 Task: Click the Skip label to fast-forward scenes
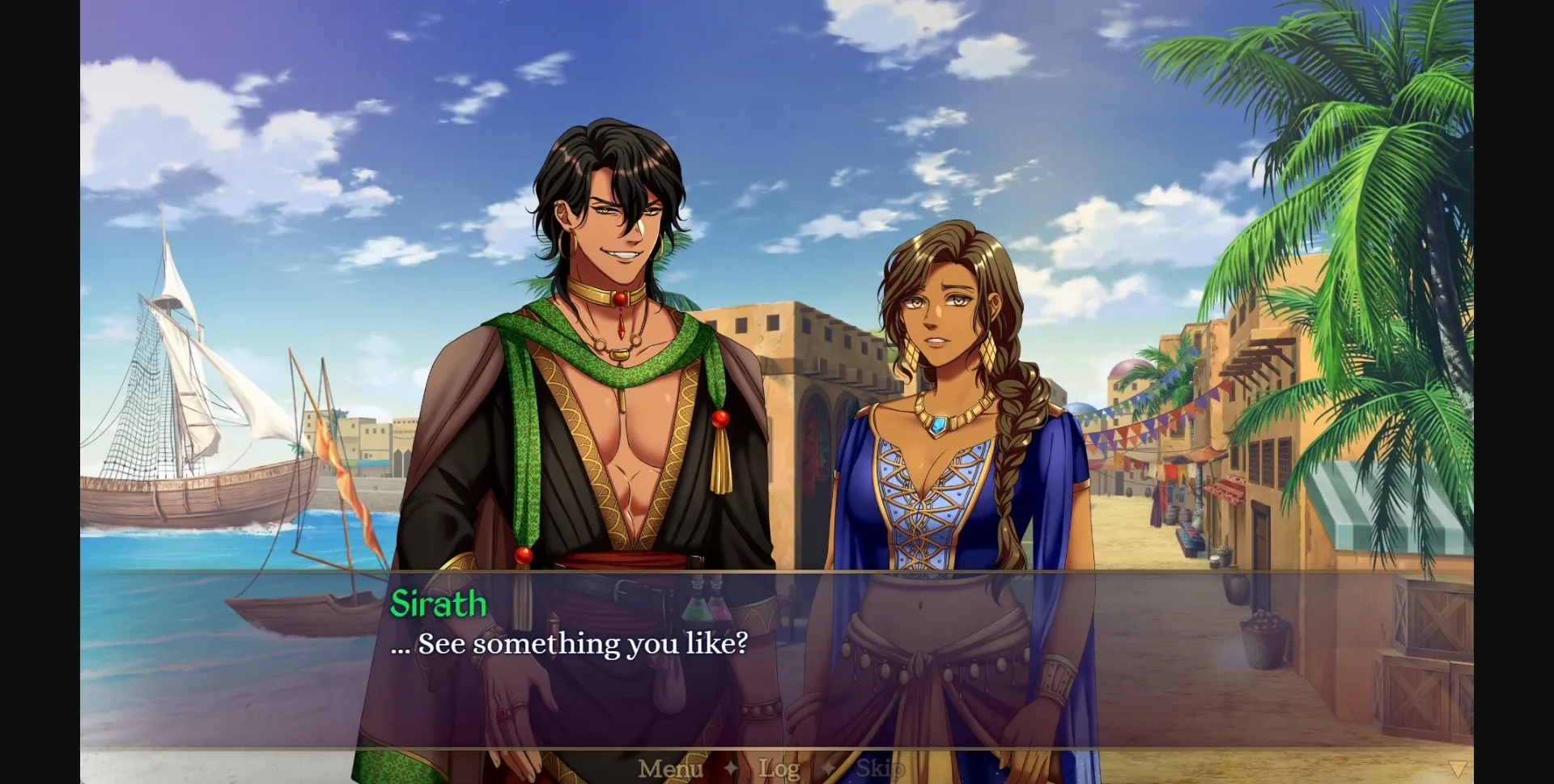pyautogui.click(x=882, y=769)
